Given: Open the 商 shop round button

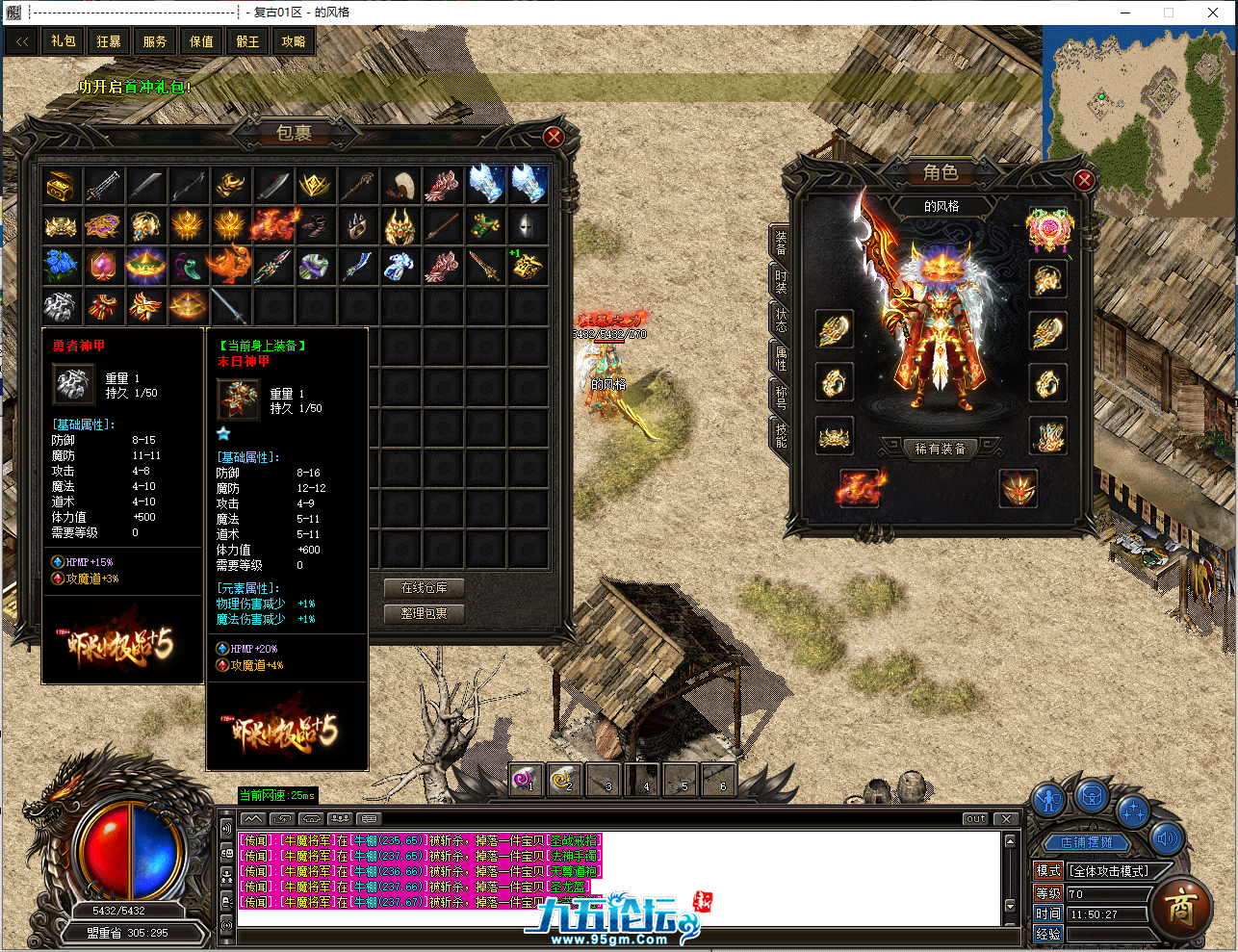Looking at the screenshot, I should (x=1180, y=908).
